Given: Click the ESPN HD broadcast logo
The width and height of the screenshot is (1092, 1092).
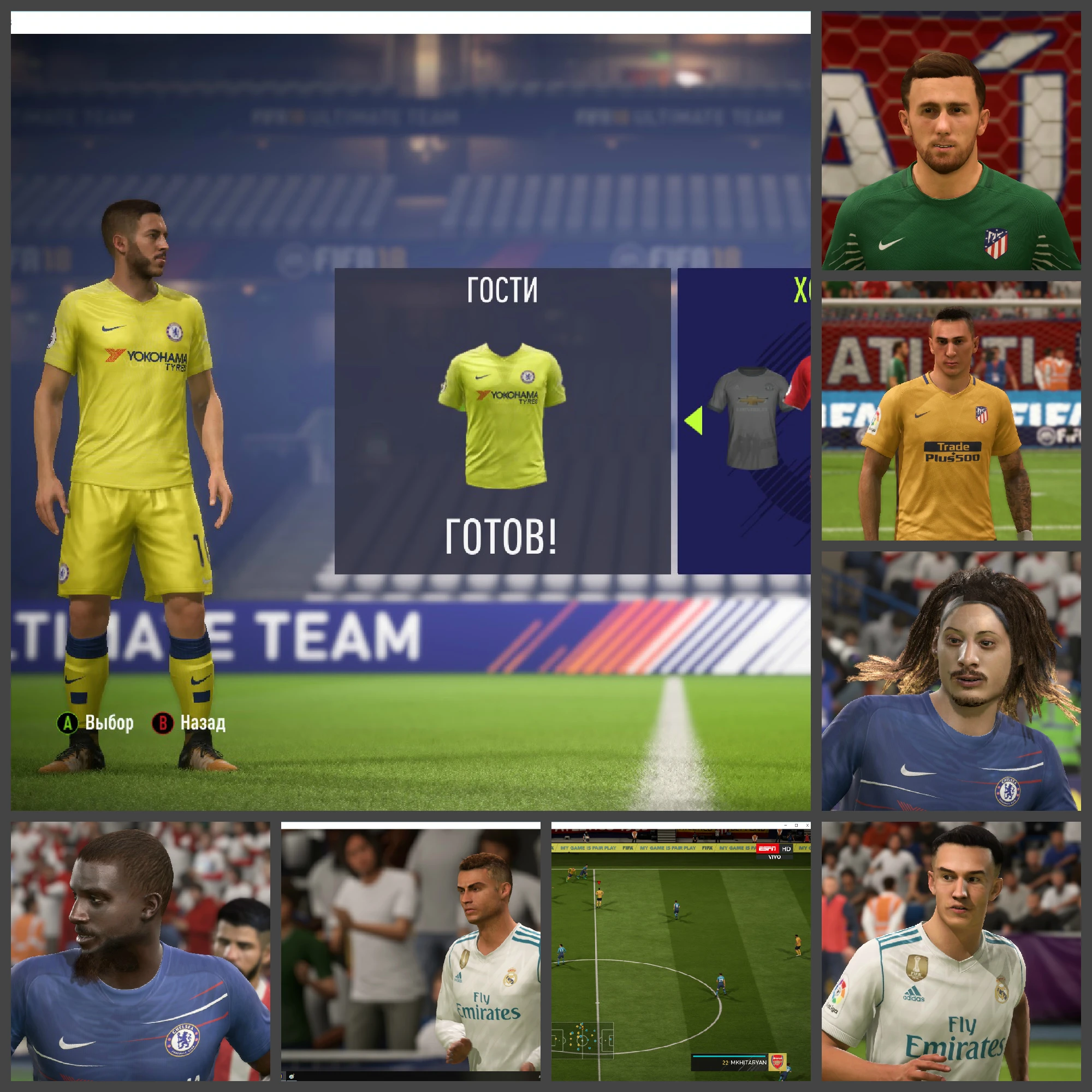Looking at the screenshot, I should coord(773,849).
